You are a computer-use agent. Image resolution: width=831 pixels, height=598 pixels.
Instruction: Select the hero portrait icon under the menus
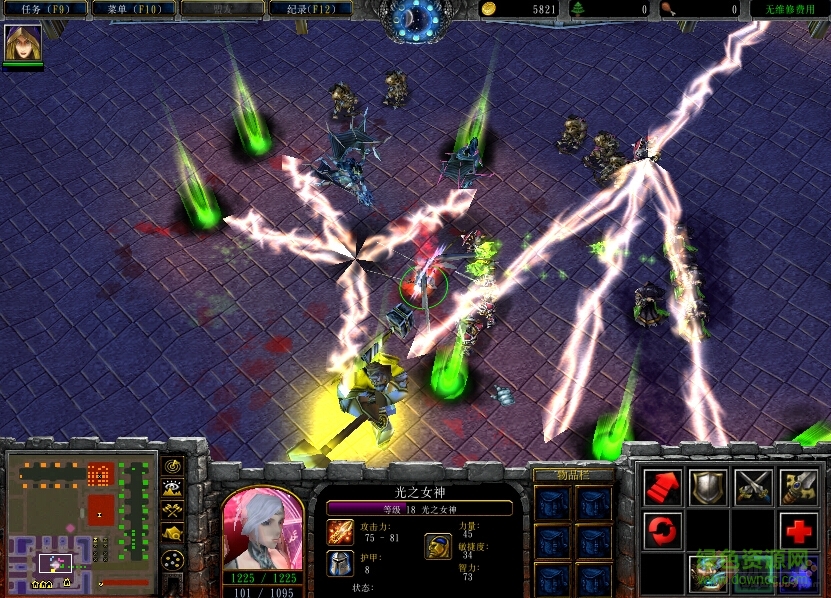pos(20,43)
